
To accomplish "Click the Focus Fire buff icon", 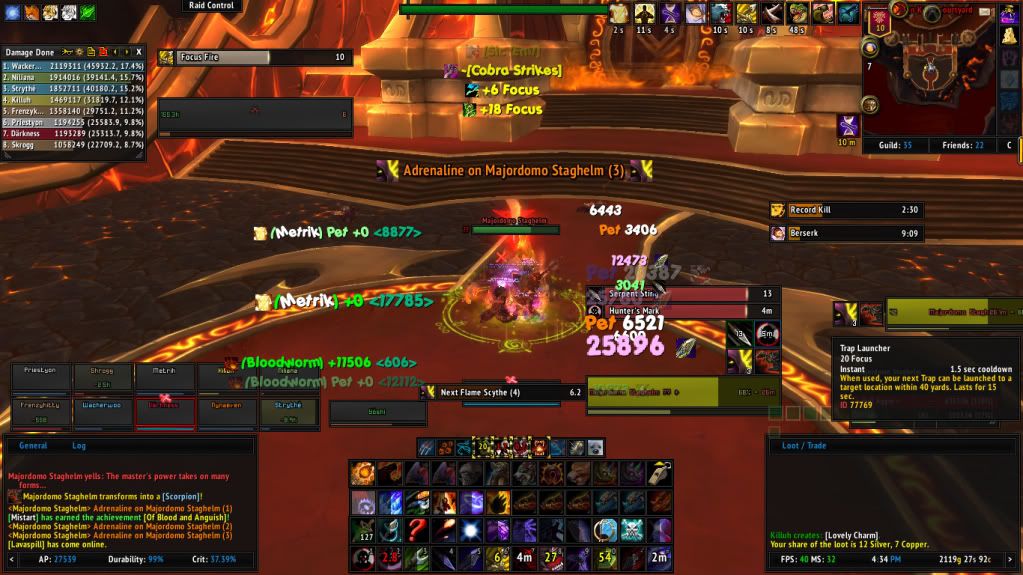I will click(x=166, y=58).
